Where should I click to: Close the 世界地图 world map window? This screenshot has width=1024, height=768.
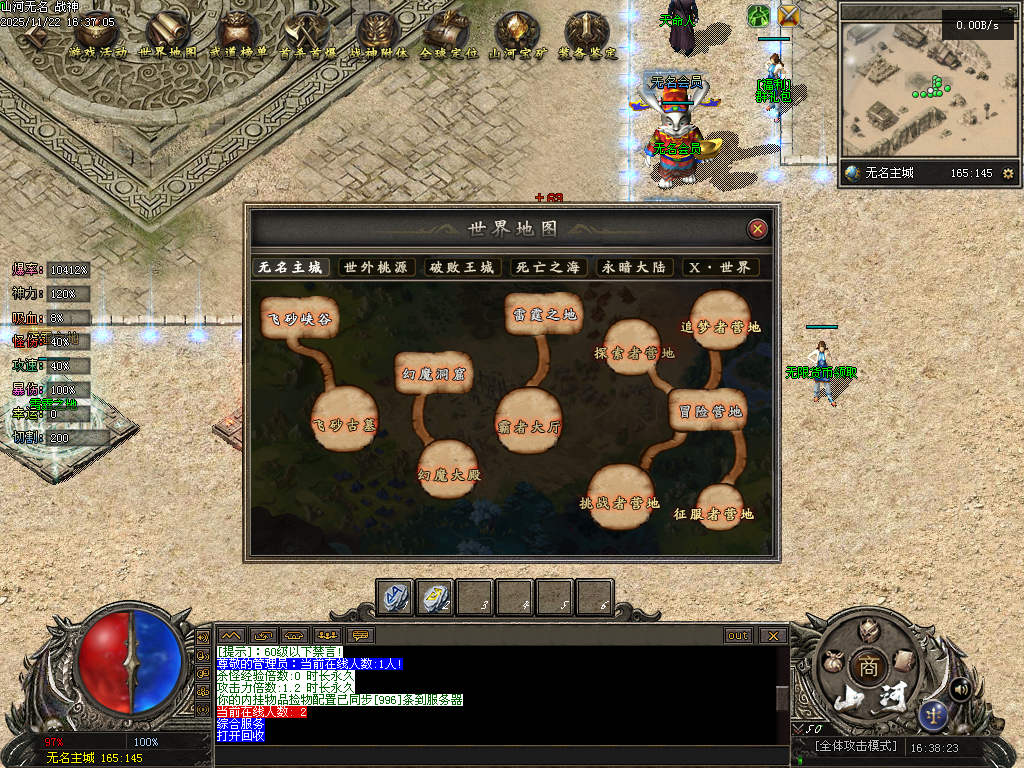point(758,229)
